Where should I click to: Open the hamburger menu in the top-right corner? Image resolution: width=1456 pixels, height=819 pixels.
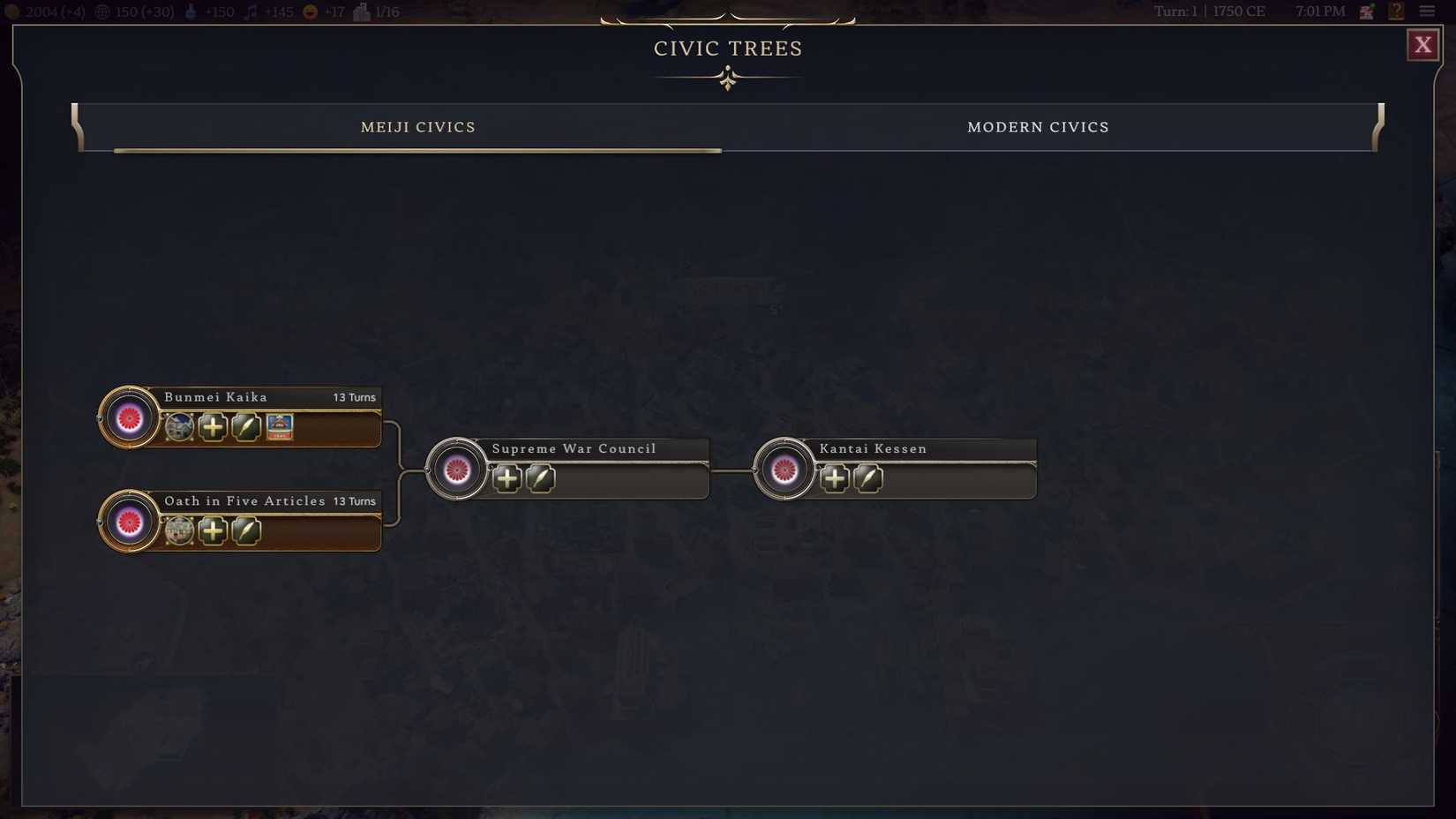1428,11
